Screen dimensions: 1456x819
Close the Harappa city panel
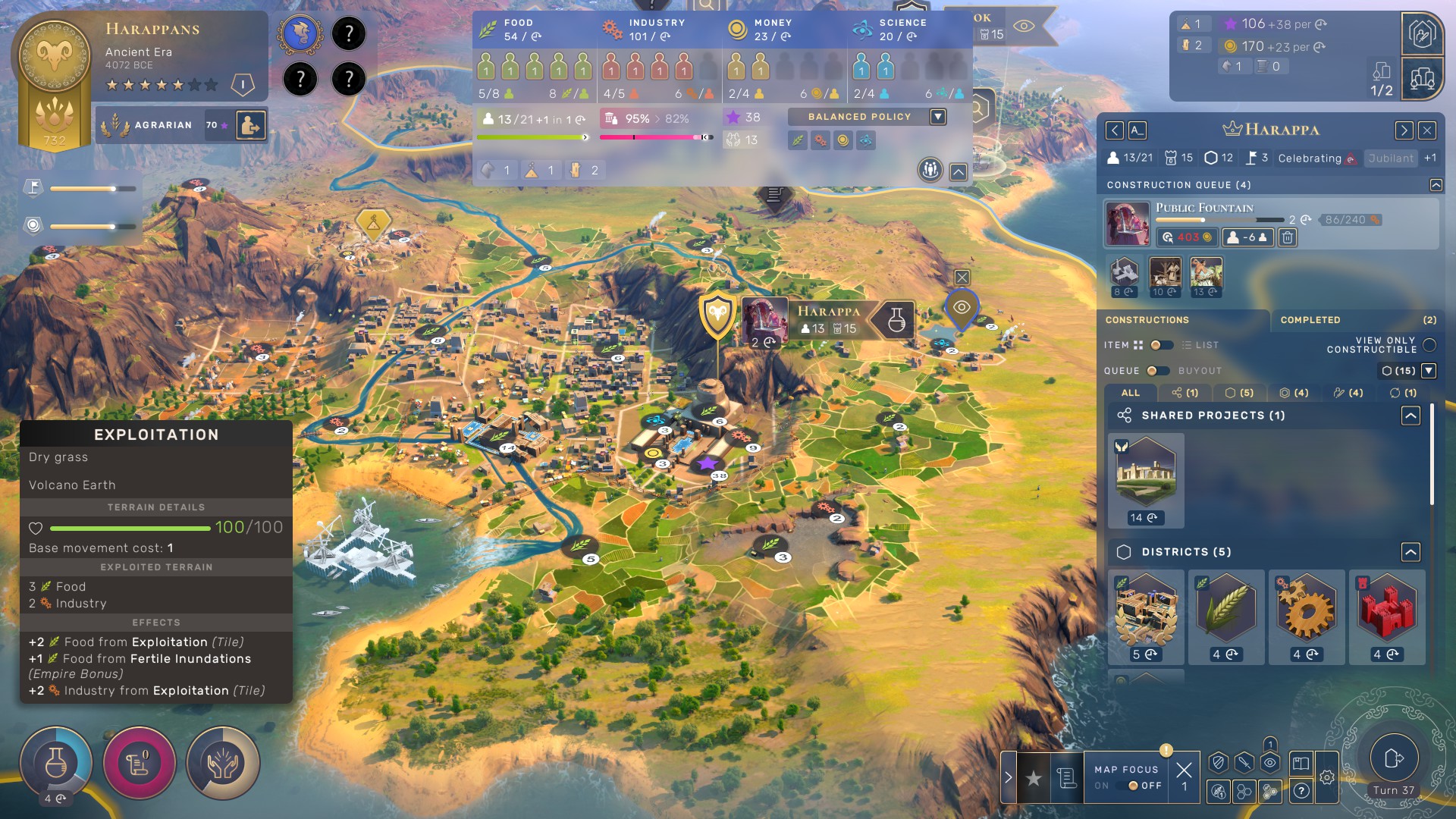pos(1427,130)
